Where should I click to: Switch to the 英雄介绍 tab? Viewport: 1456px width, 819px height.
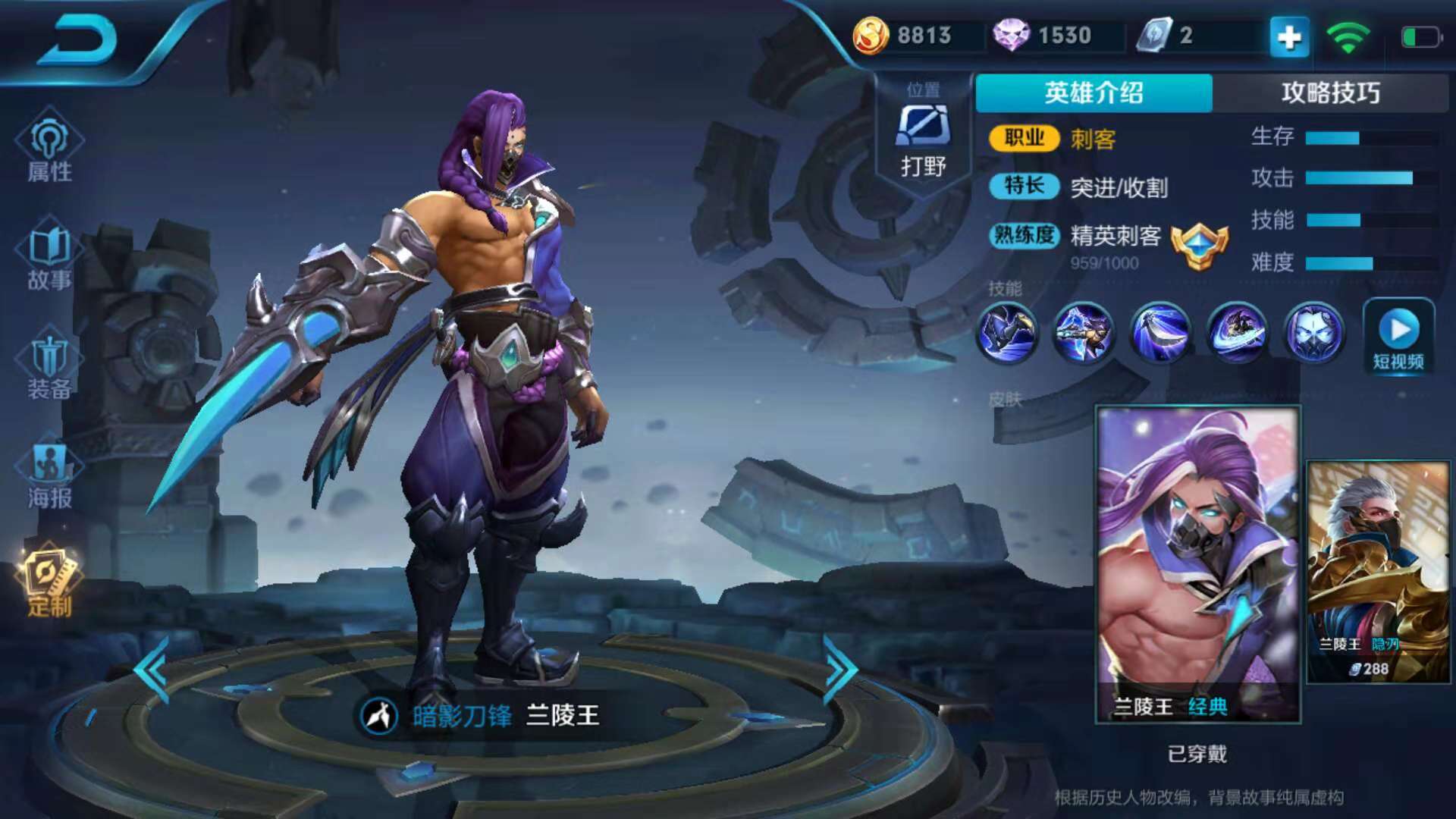coord(1094,93)
